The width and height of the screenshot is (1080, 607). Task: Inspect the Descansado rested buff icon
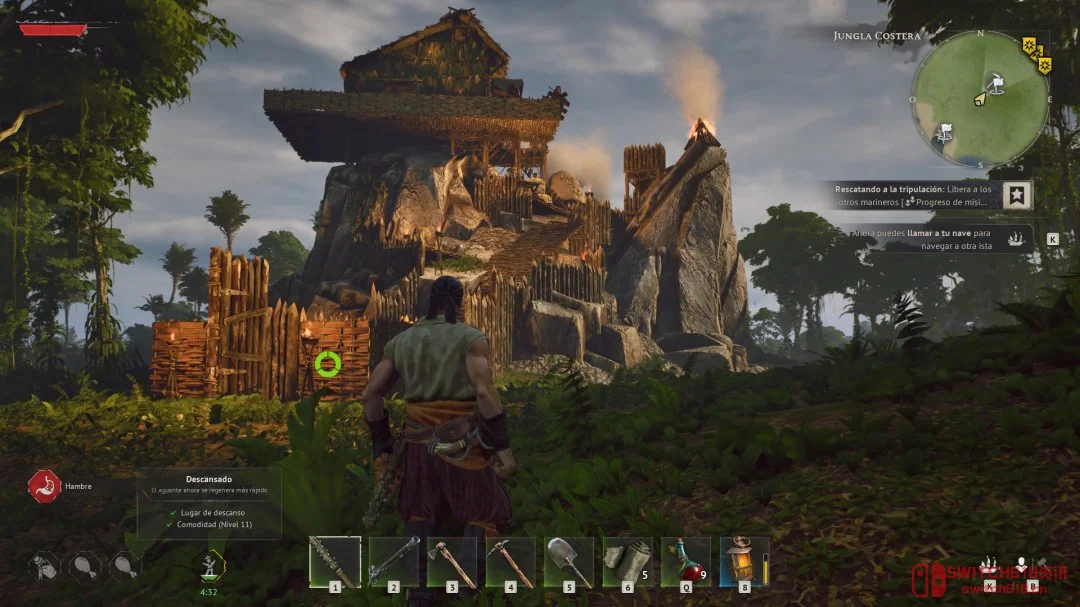pos(210,566)
